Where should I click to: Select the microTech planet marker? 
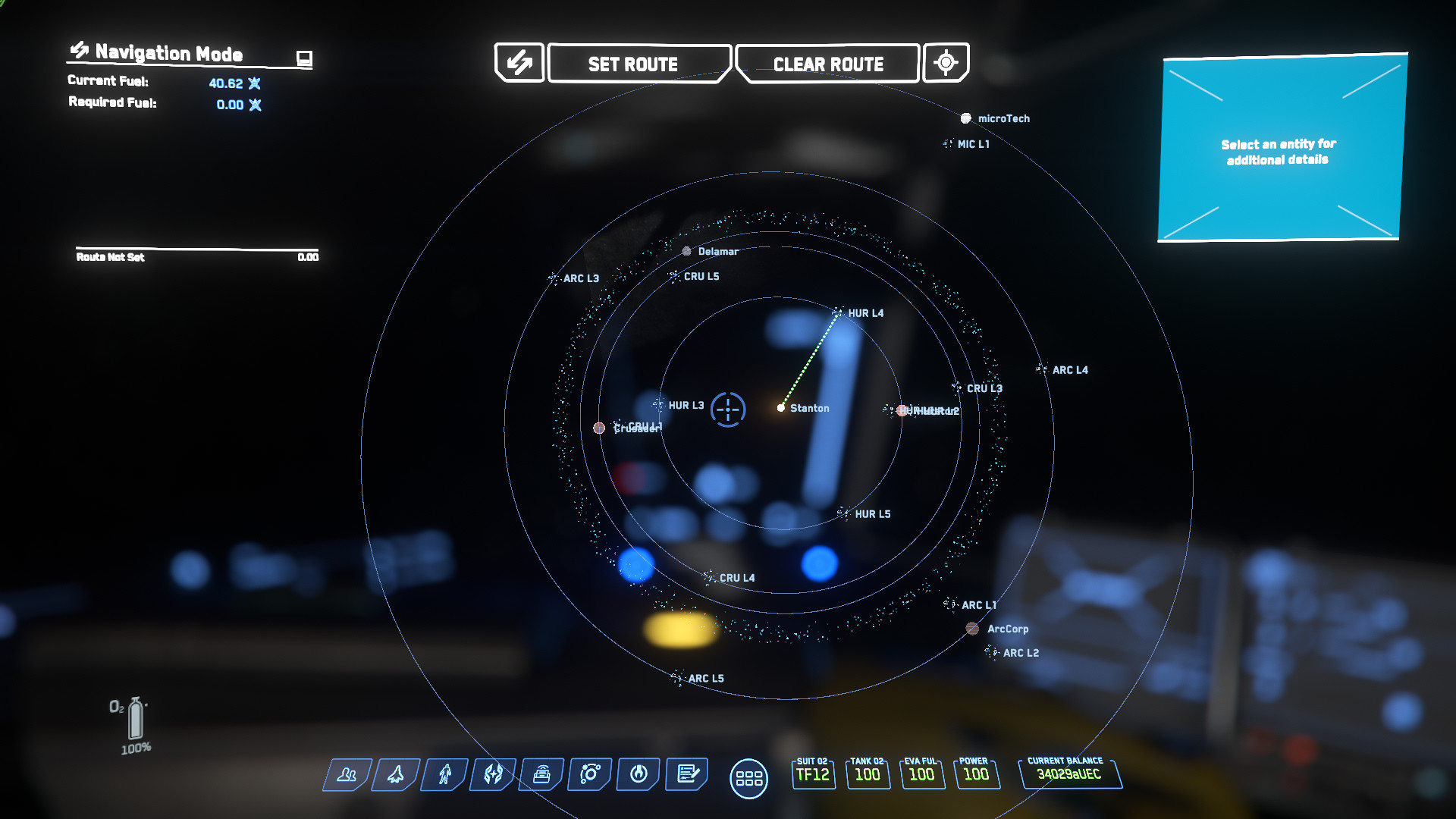(x=966, y=118)
